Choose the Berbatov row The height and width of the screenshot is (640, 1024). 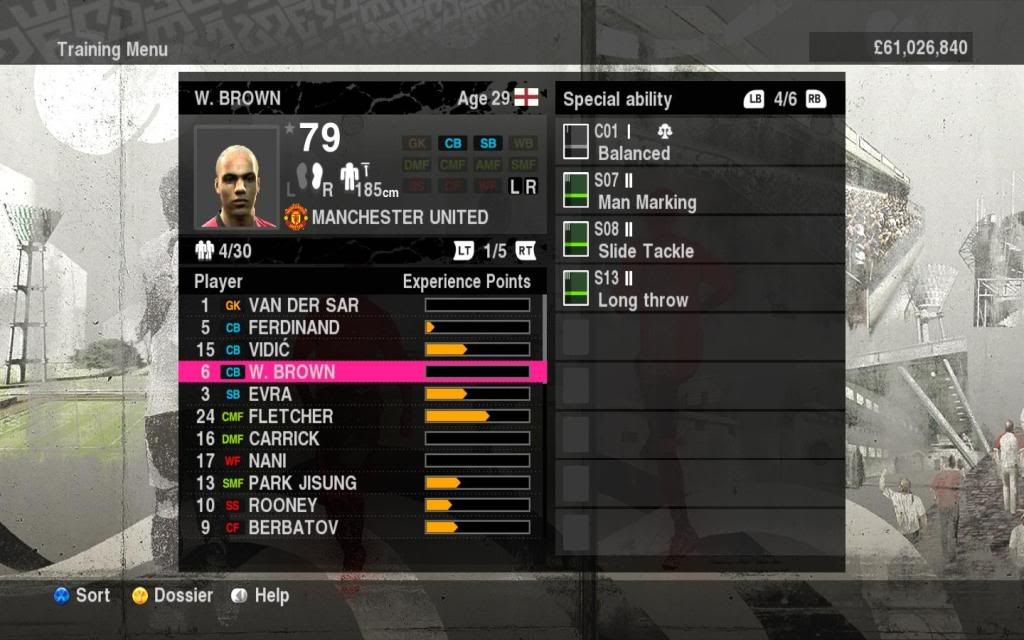point(360,527)
